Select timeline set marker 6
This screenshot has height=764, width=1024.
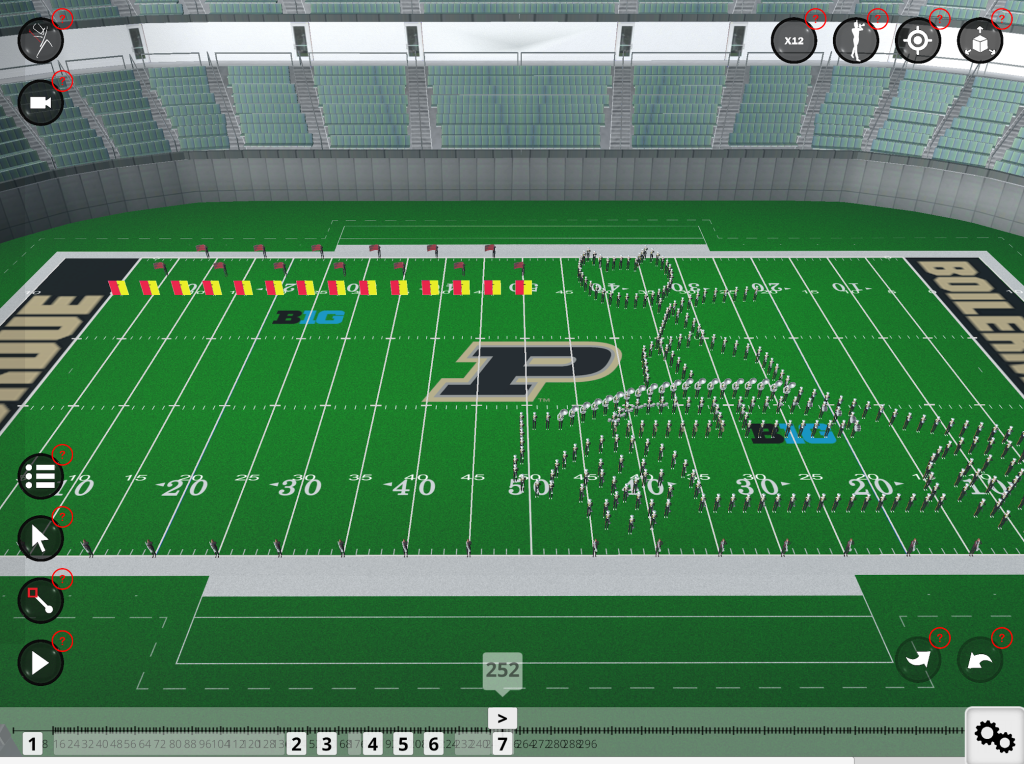click(433, 744)
